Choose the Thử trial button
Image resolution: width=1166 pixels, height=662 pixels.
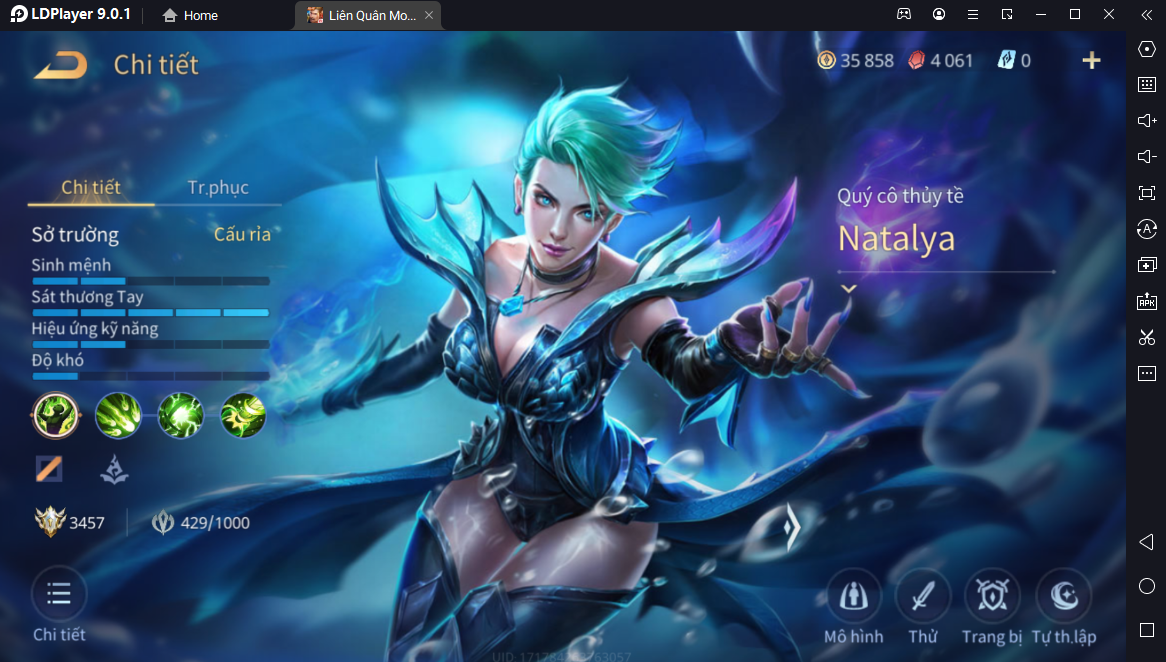tap(923, 598)
